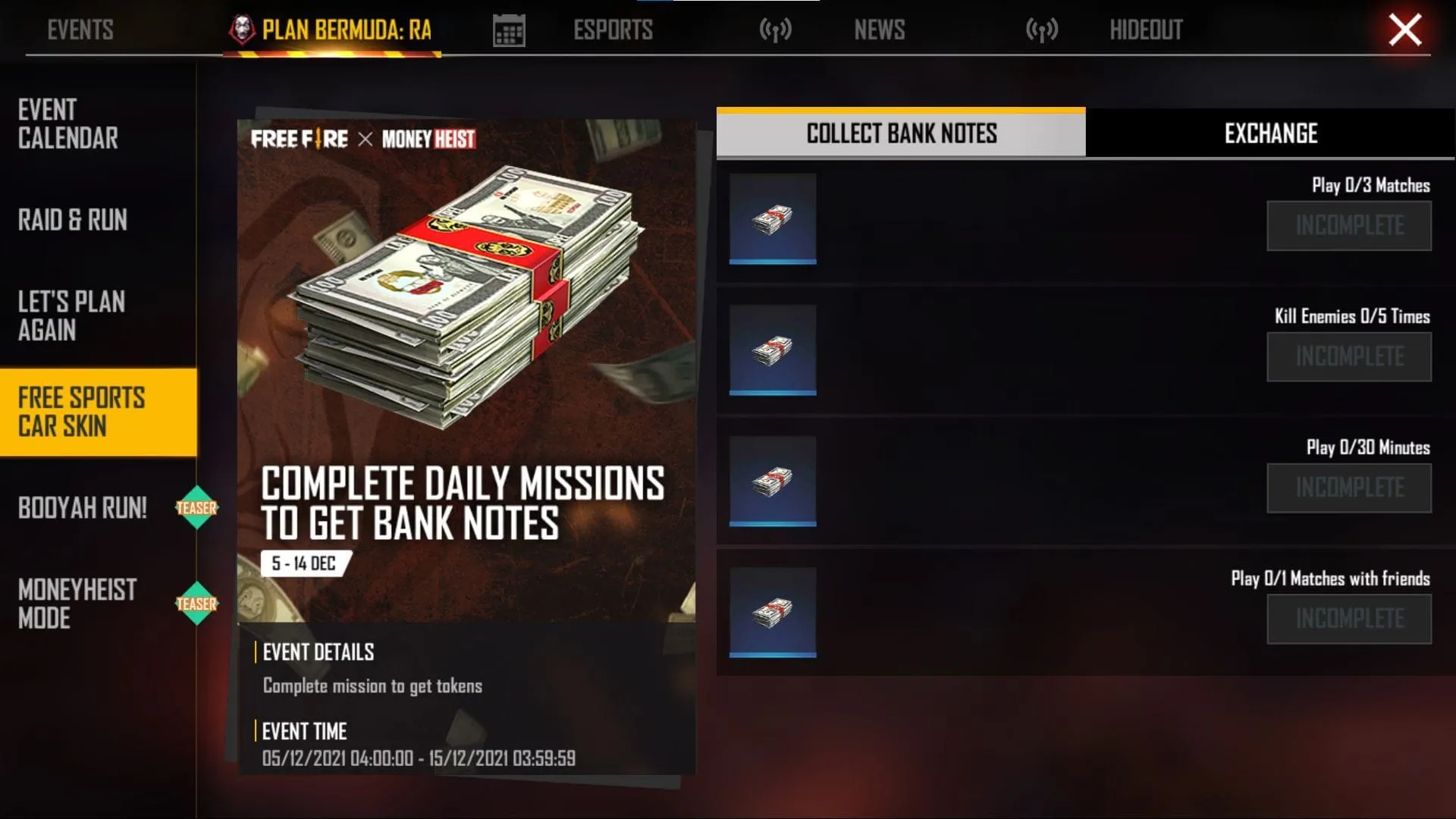Open the News section
1456x819 pixels.
880,30
